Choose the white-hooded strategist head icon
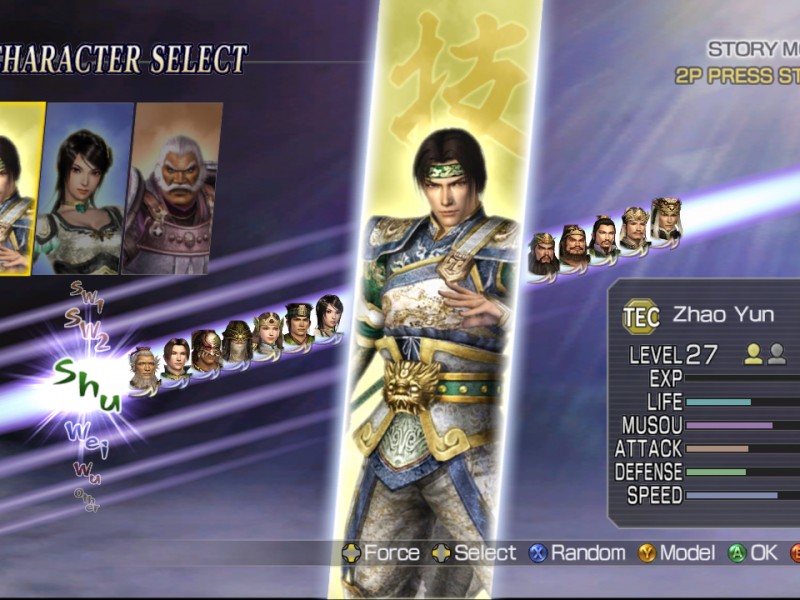This screenshot has height=600, width=800. pyautogui.click(x=666, y=219)
